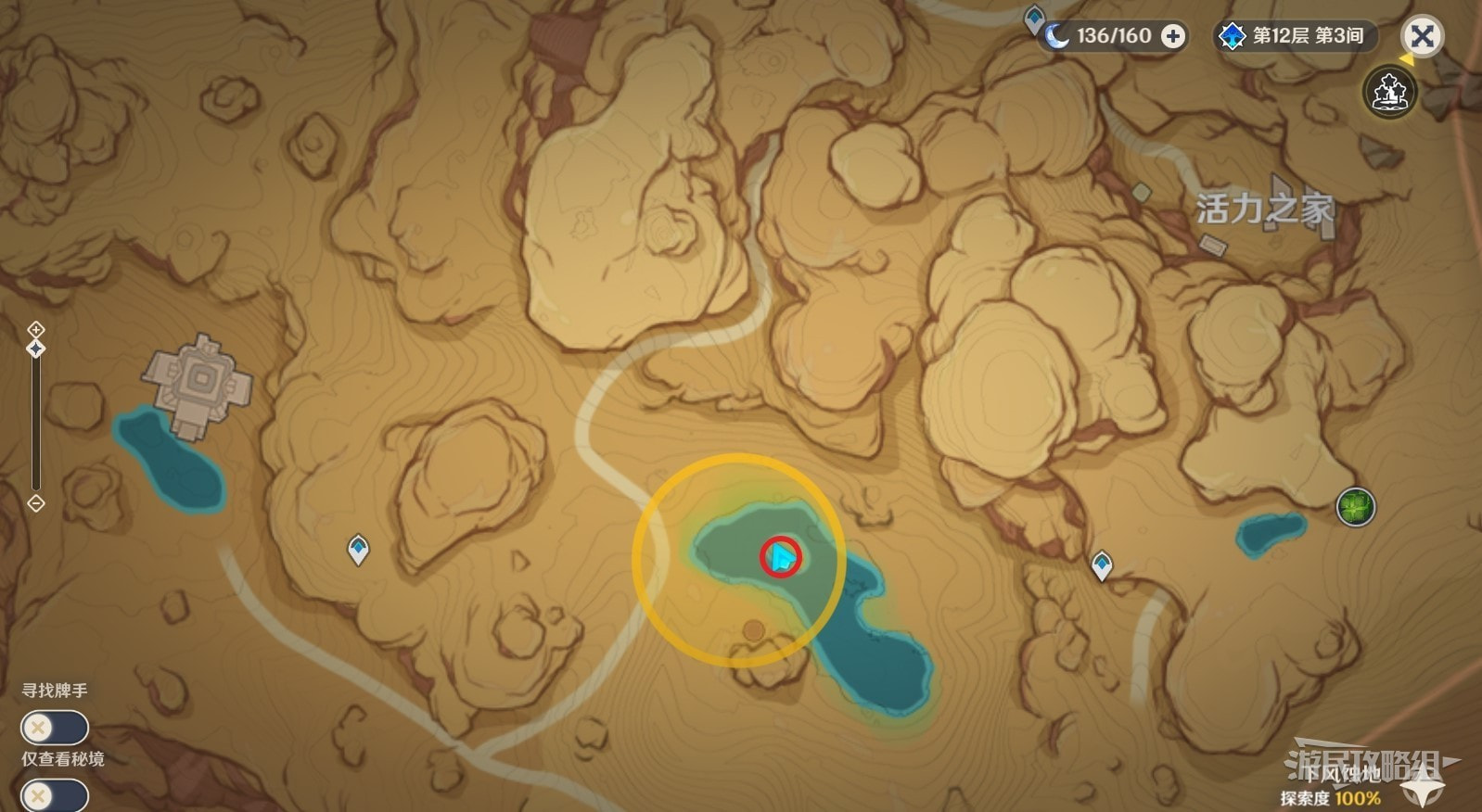Select the teleport waypoint east of the central lake
The width and height of the screenshot is (1482, 812).
tap(1102, 564)
